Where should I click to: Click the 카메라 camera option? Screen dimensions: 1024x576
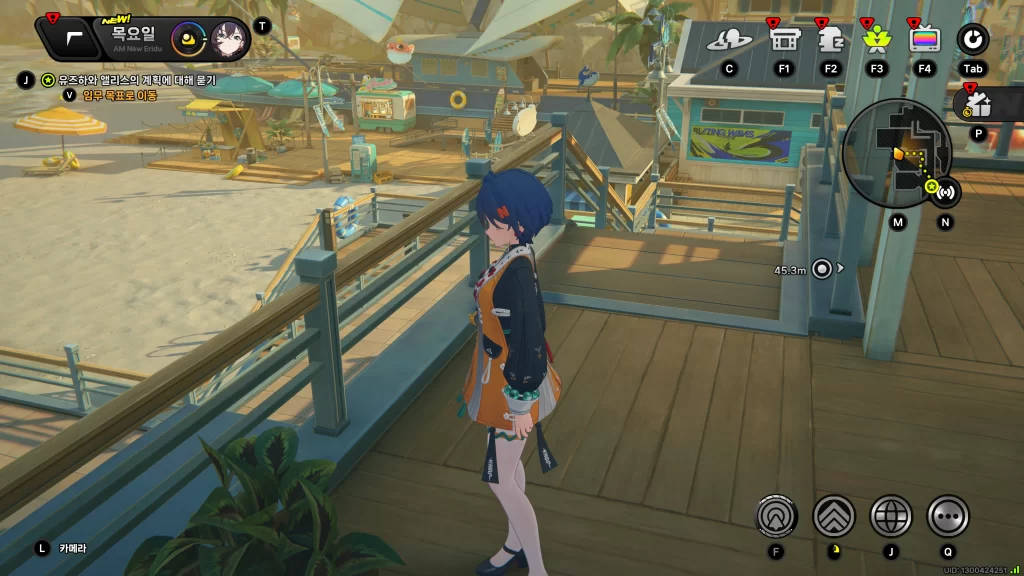pos(72,548)
